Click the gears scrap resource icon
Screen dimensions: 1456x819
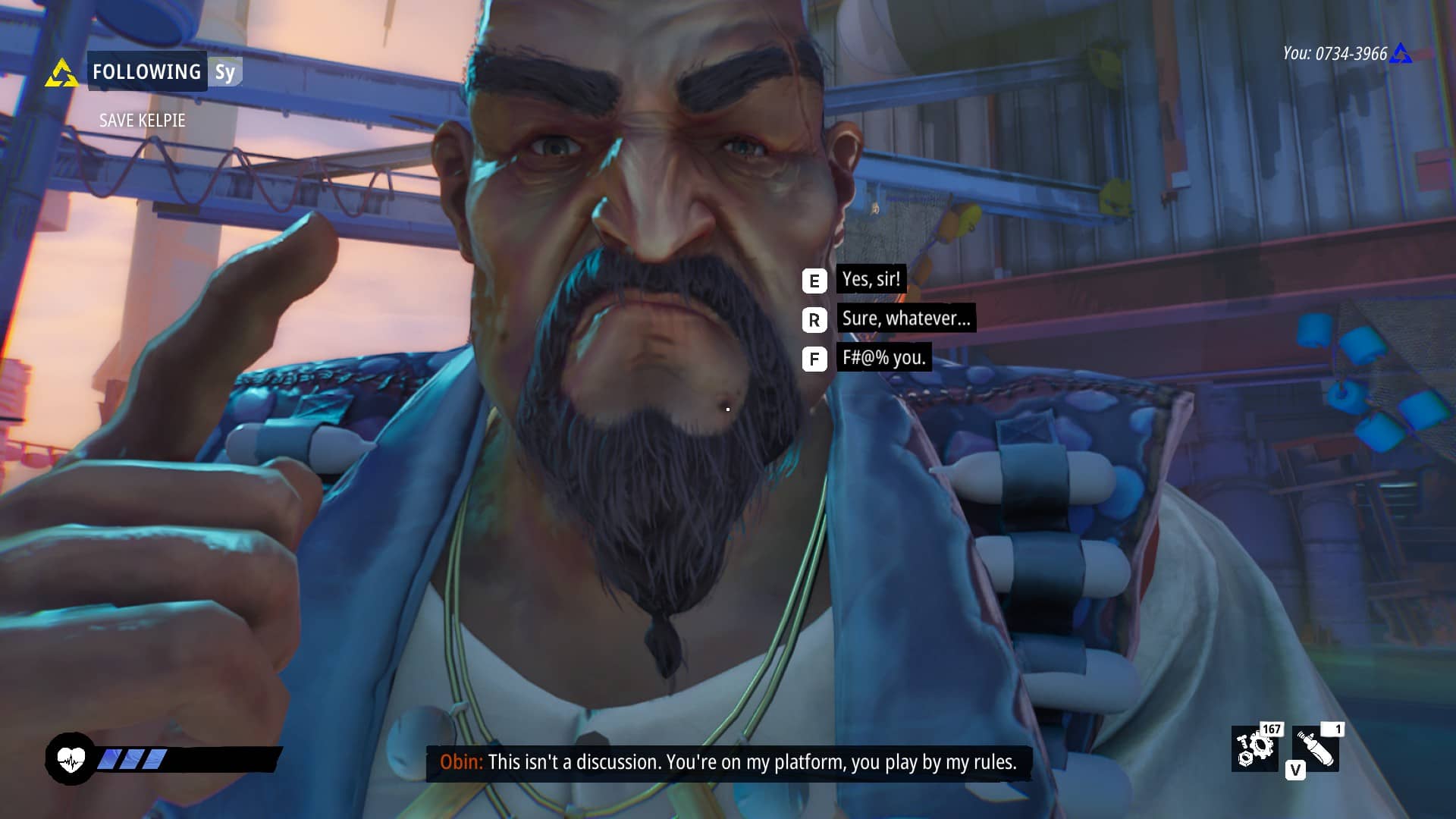[x=1254, y=748]
